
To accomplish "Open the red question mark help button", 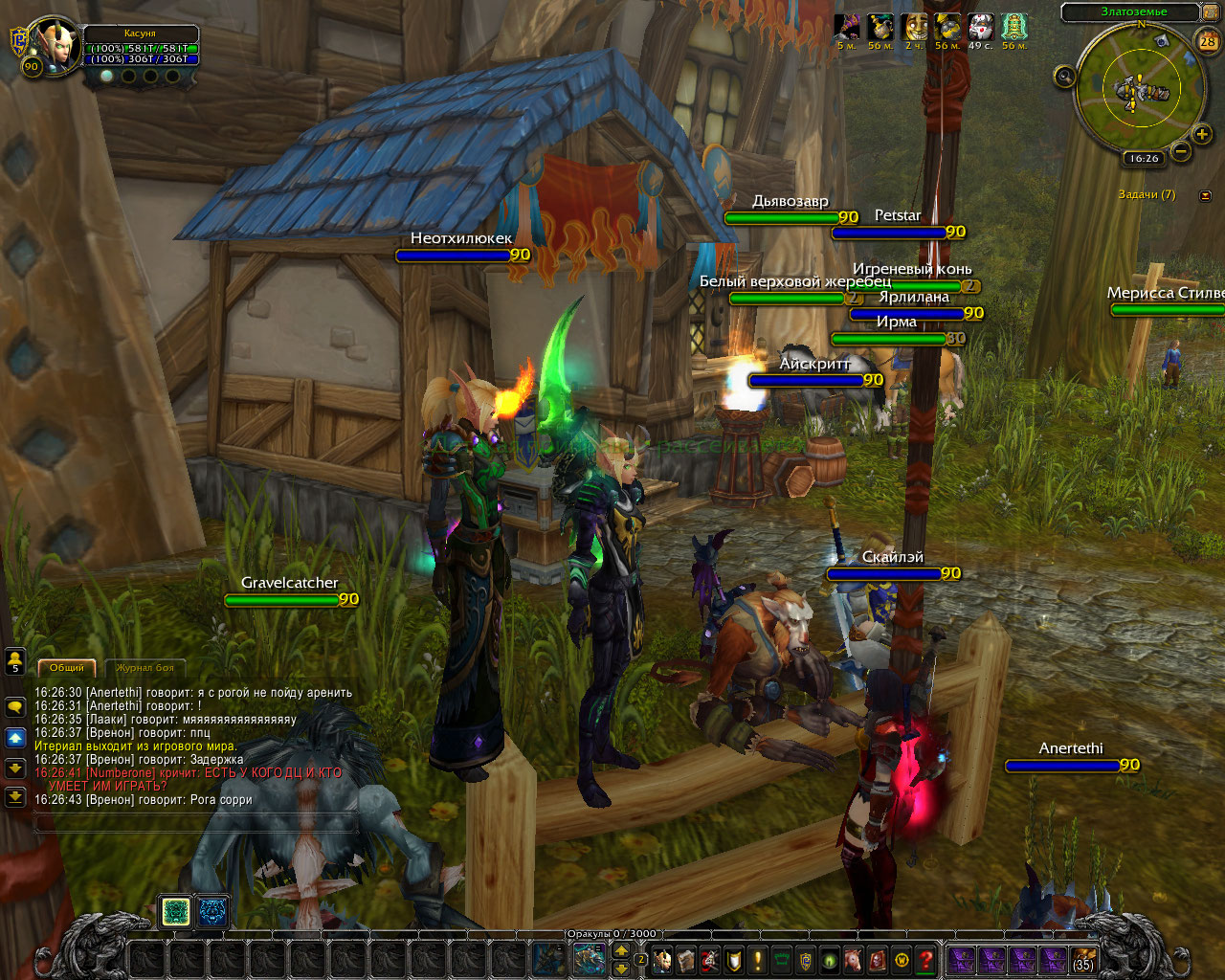I will click(x=925, y=959).
